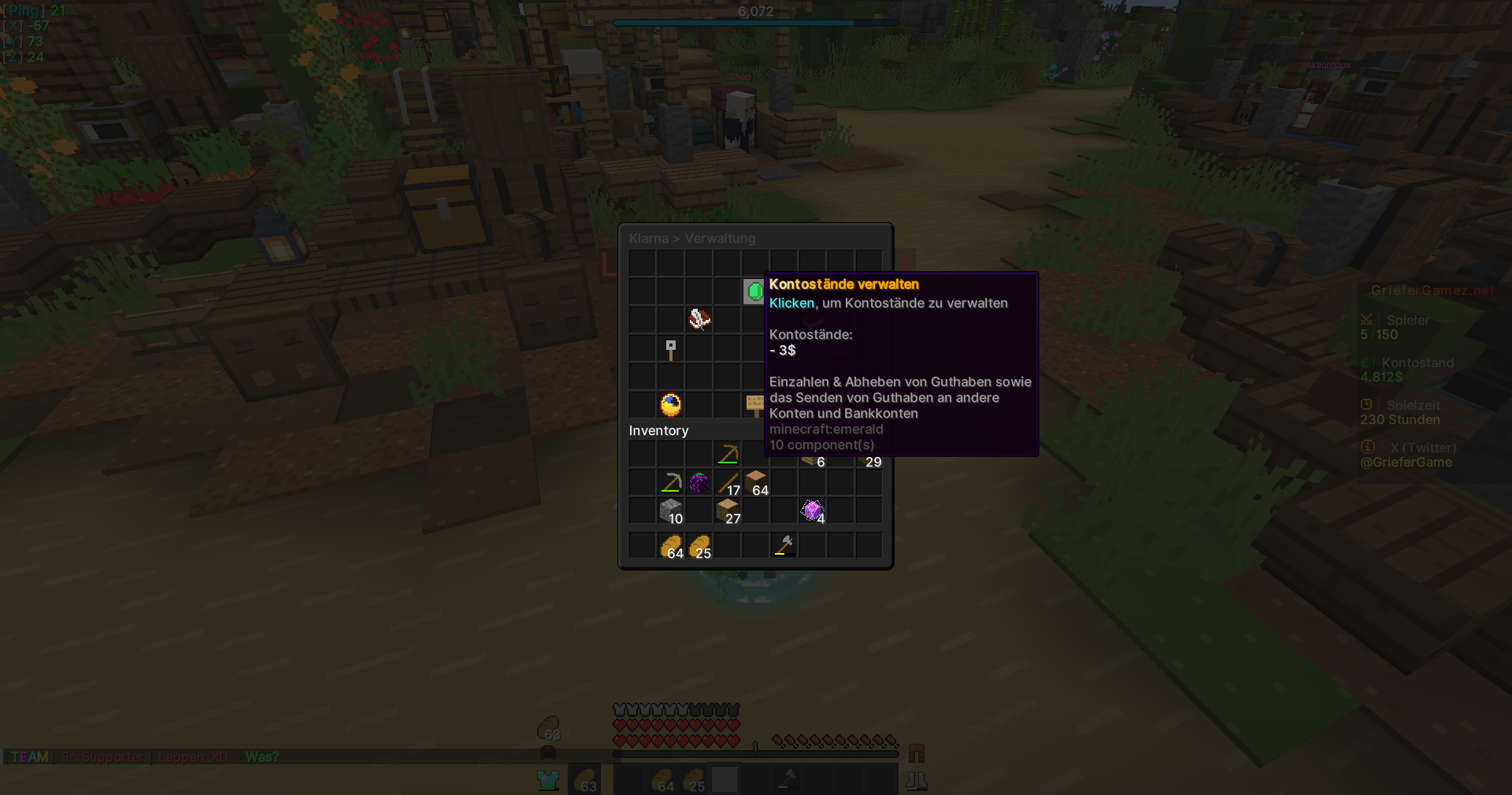Pick the stack of 64 baked potatoes
Image resolution: width=1512 pixels, height=795 pixels.
(671, 546)
